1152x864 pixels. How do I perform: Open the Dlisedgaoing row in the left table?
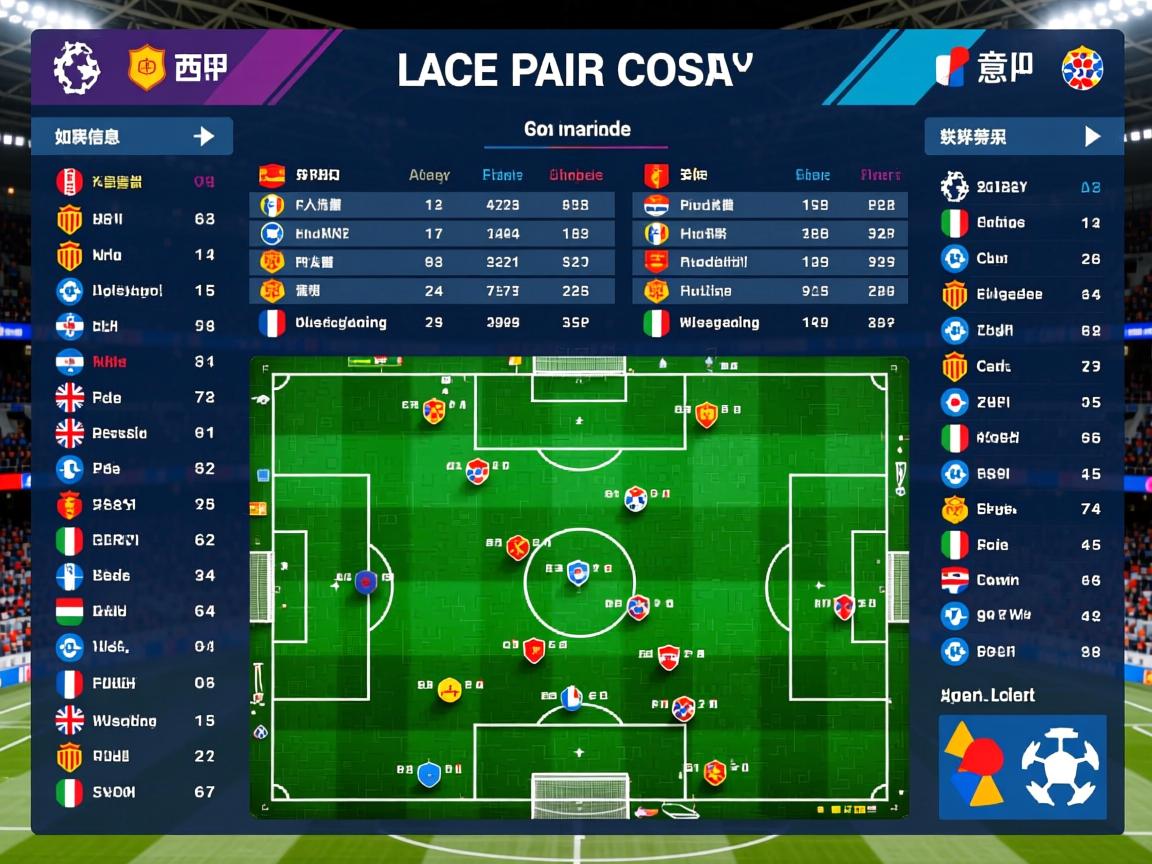point(340,323)
